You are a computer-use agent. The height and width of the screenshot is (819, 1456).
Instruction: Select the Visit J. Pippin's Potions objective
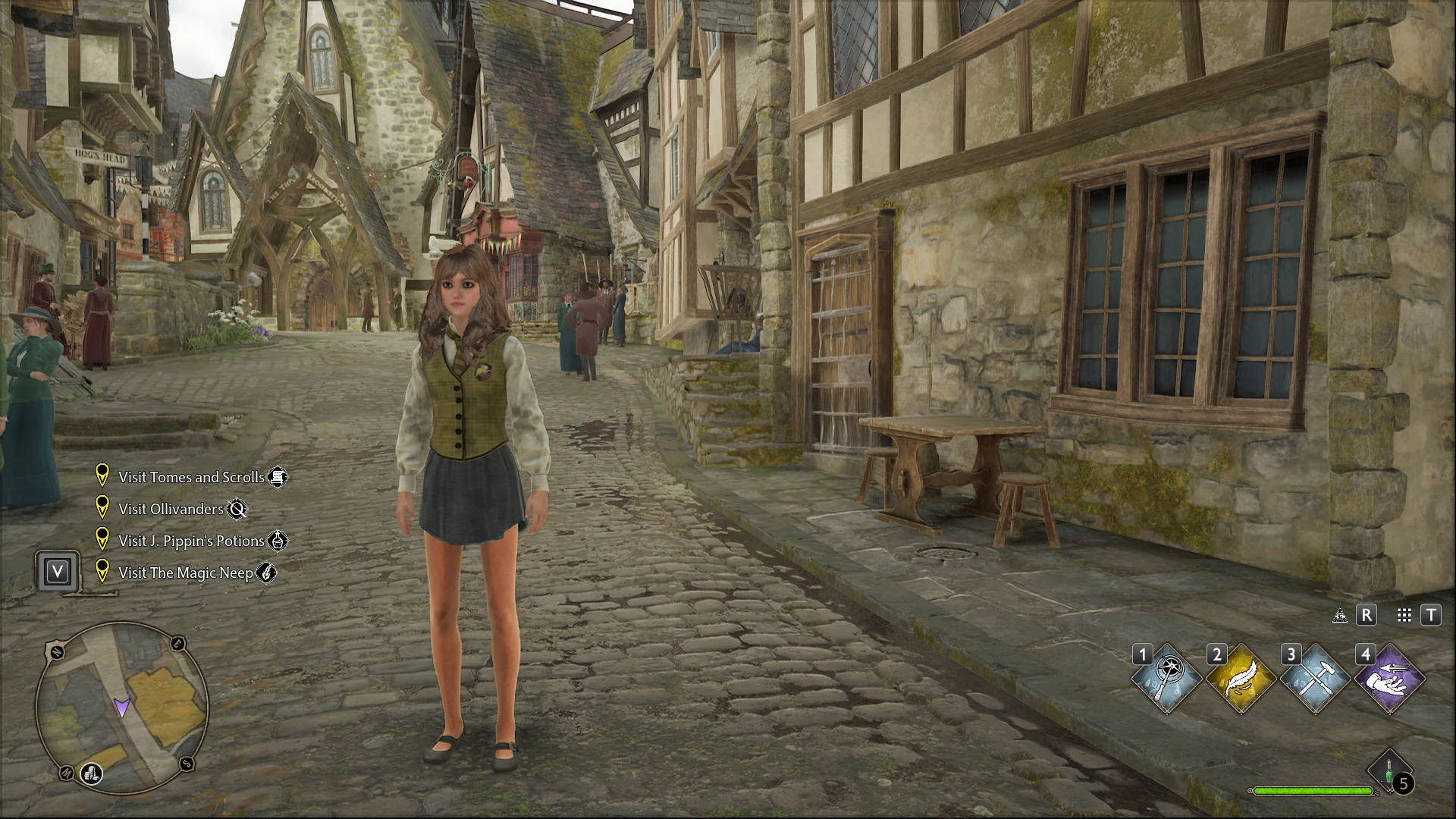pyautogui.click(x=191, y=541)
